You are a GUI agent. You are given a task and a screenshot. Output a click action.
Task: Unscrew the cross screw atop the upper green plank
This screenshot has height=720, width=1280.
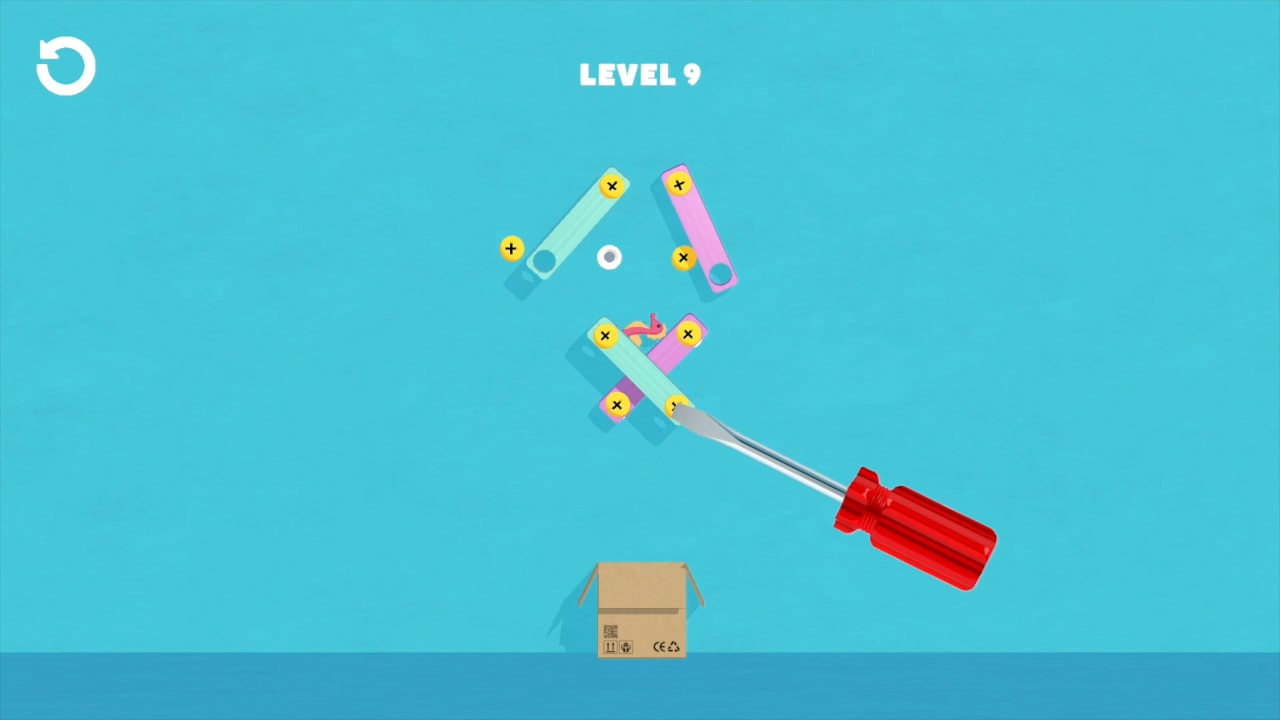click(x=612, y=186)
